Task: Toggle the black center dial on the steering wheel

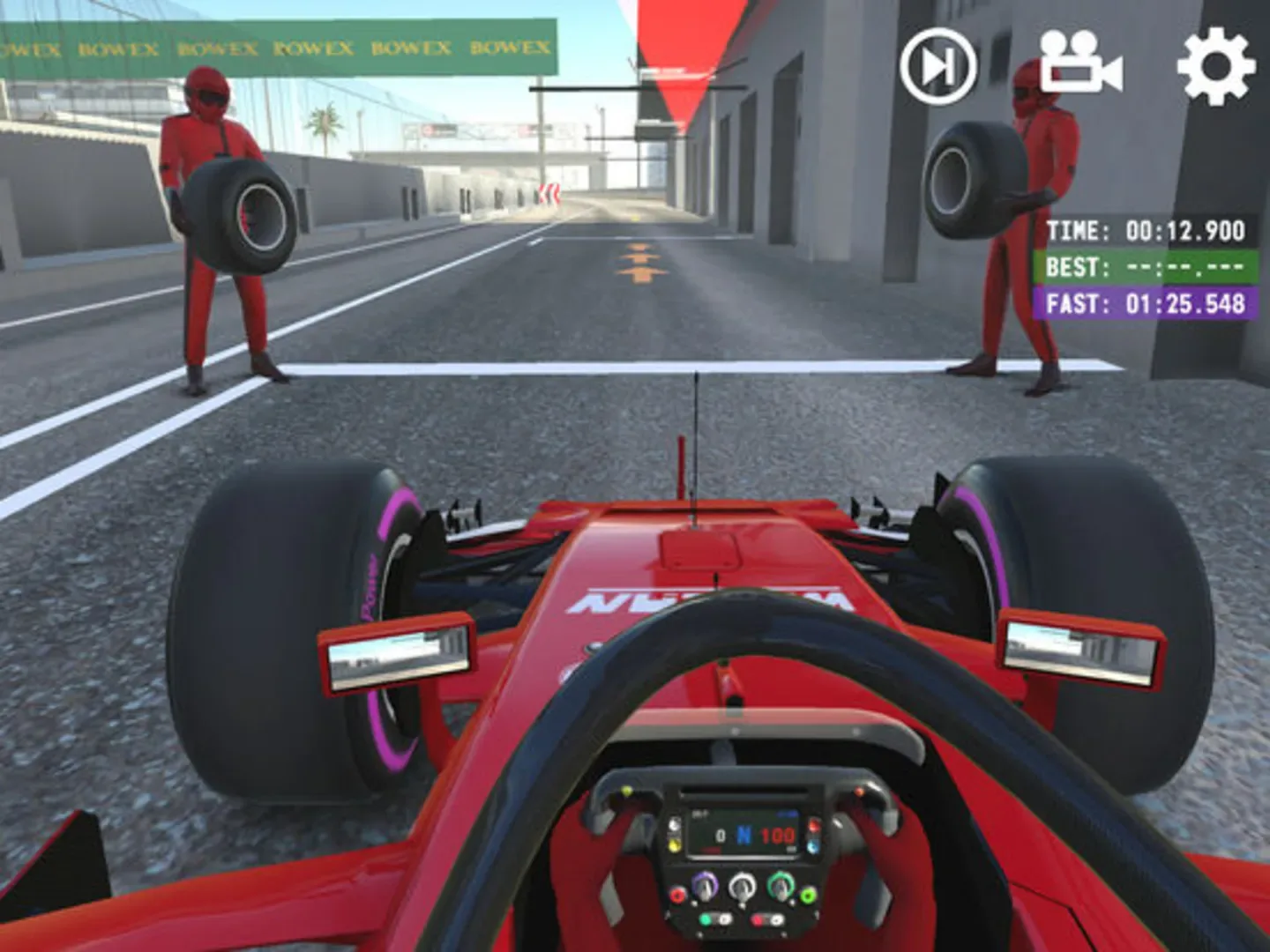Action: [742, 885]
